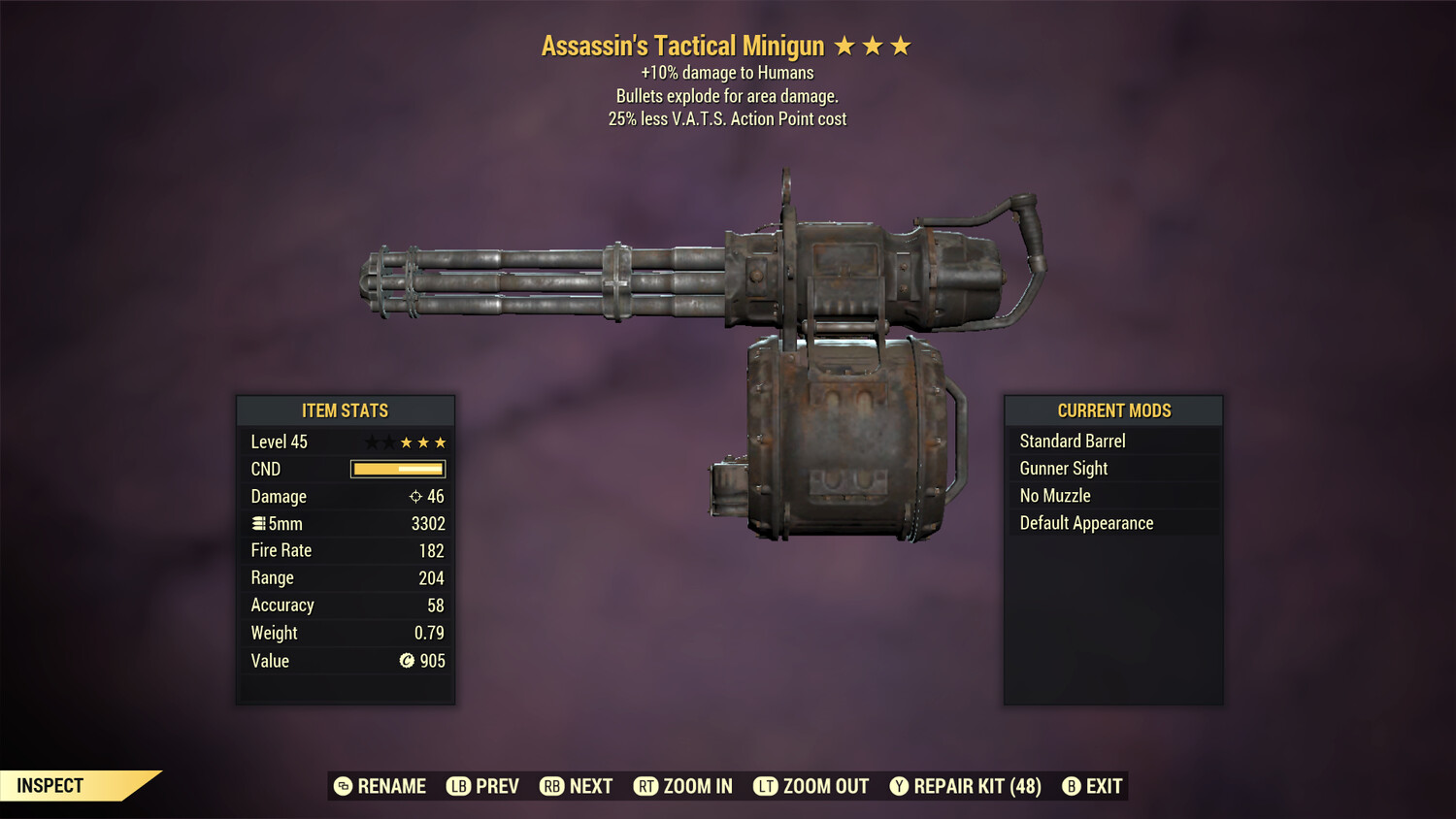The width and height of the screenshot is (1456, 819).
Task: Click the Assassin's Tactical Minigun title
Action: click(x=682, y=45)
